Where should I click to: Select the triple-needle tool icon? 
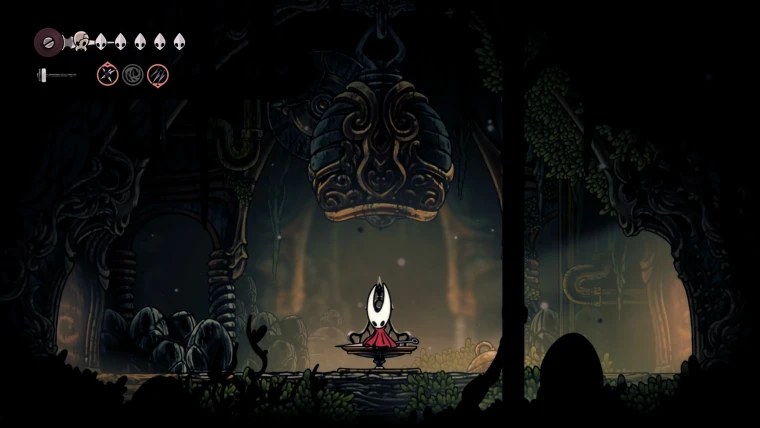pos(158,74)
